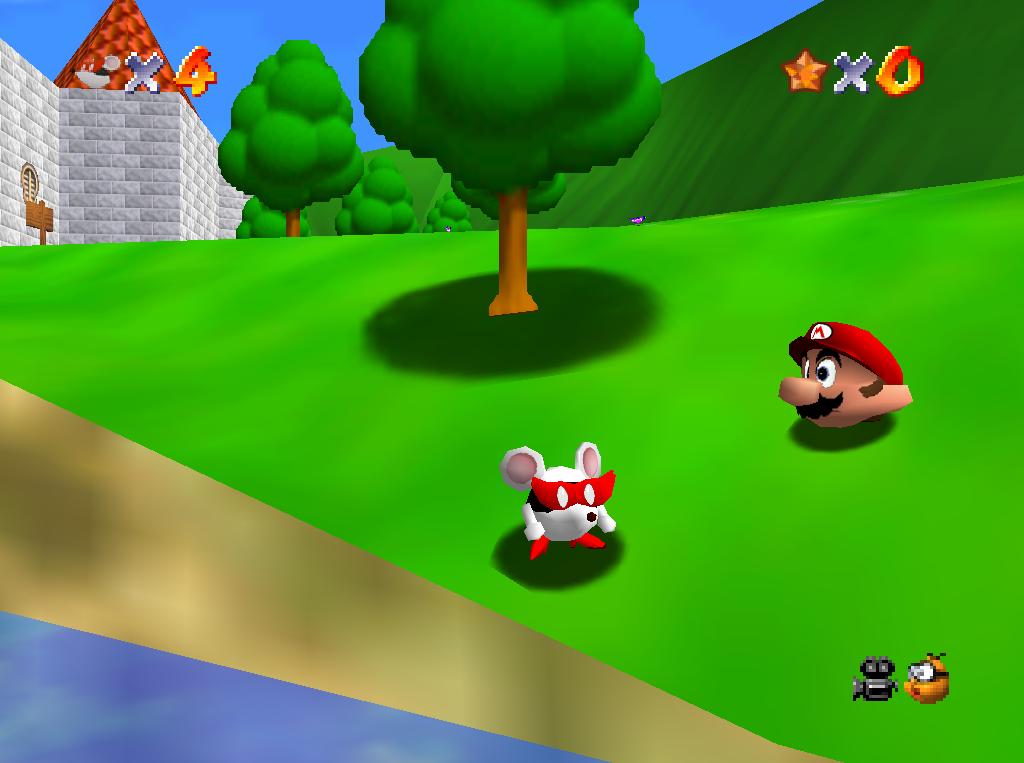Viewport: 1024px width, 763px height.
Task: Click the character head lives icon
Action: [98, 72]
